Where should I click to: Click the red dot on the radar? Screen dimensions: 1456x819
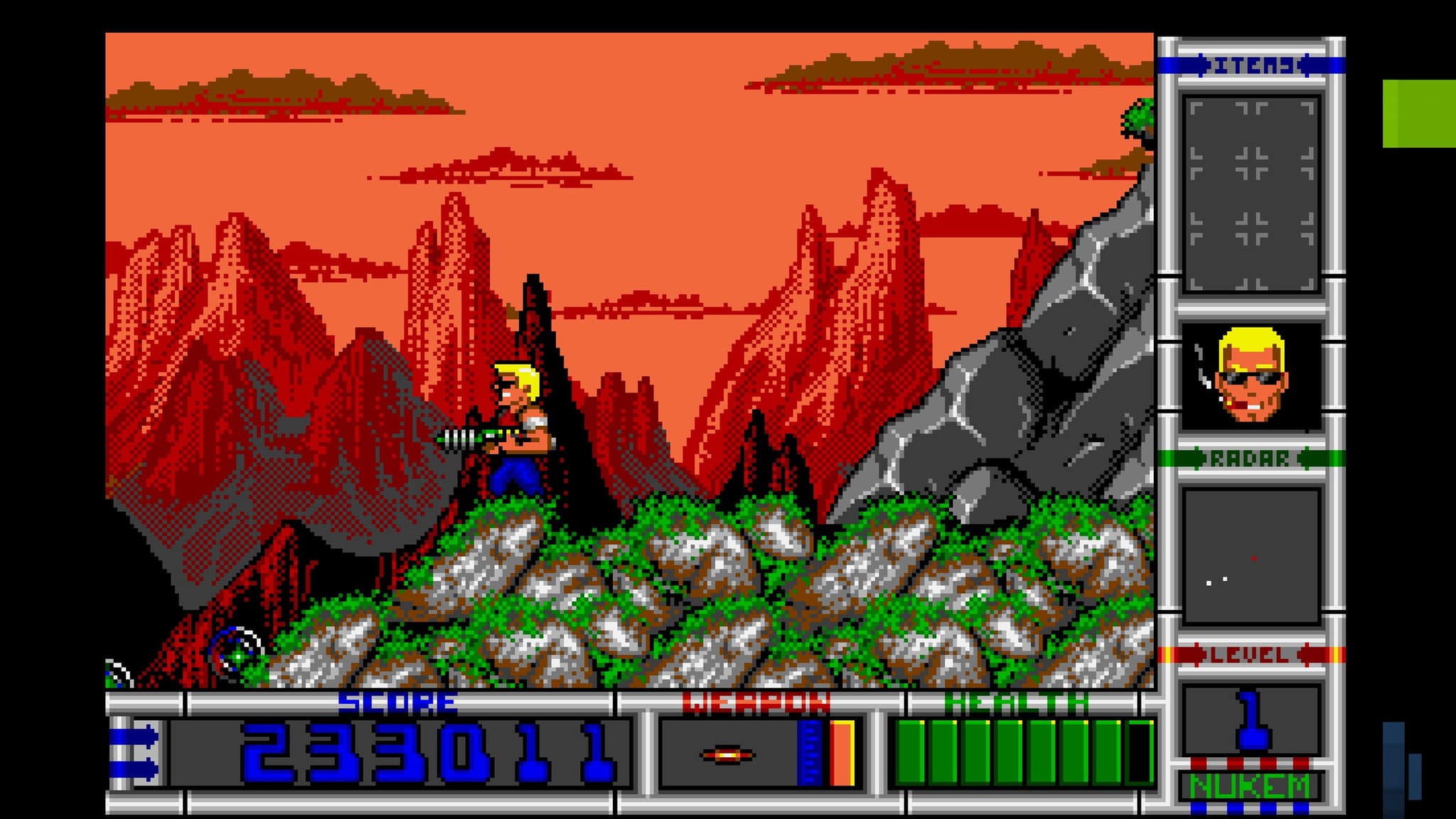click(1254, 559)
